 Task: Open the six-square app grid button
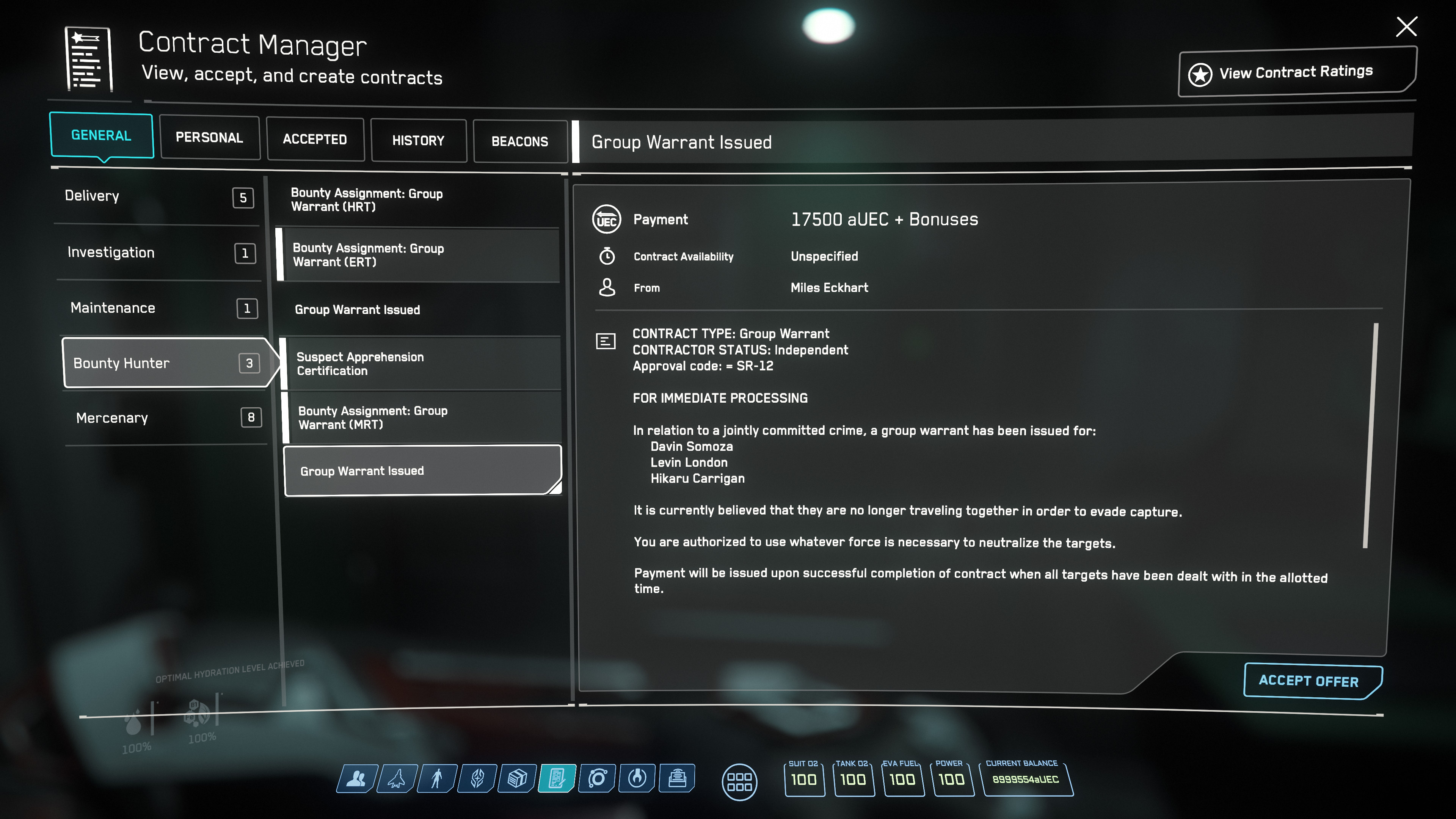pyautogui.click(x=739, y=782)
